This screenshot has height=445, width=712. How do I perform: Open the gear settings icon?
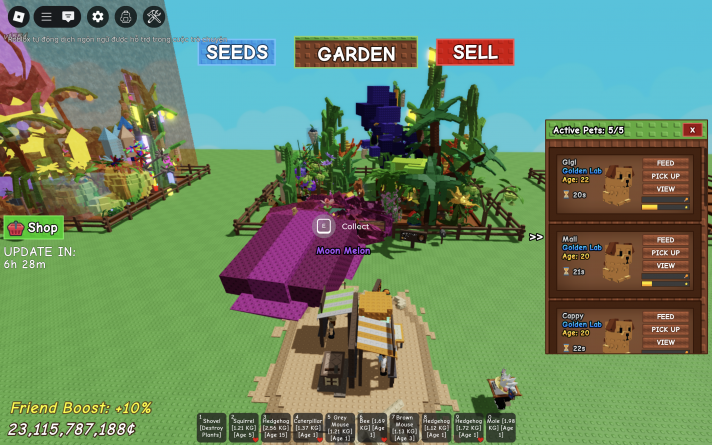coord(97,16)
